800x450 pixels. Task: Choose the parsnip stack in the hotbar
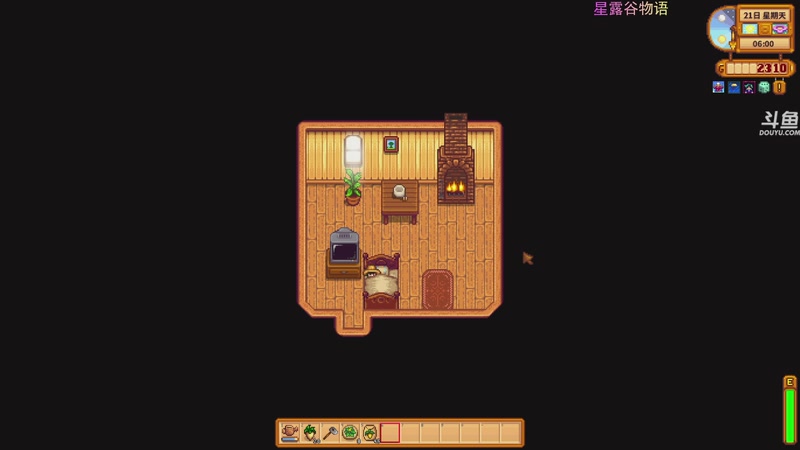(x=310, y=433)
